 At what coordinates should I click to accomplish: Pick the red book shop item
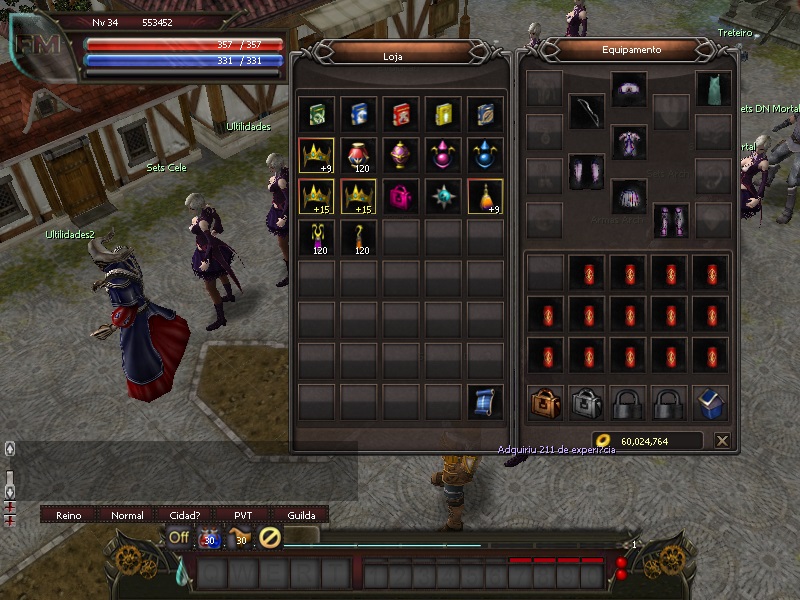[401, 113]
